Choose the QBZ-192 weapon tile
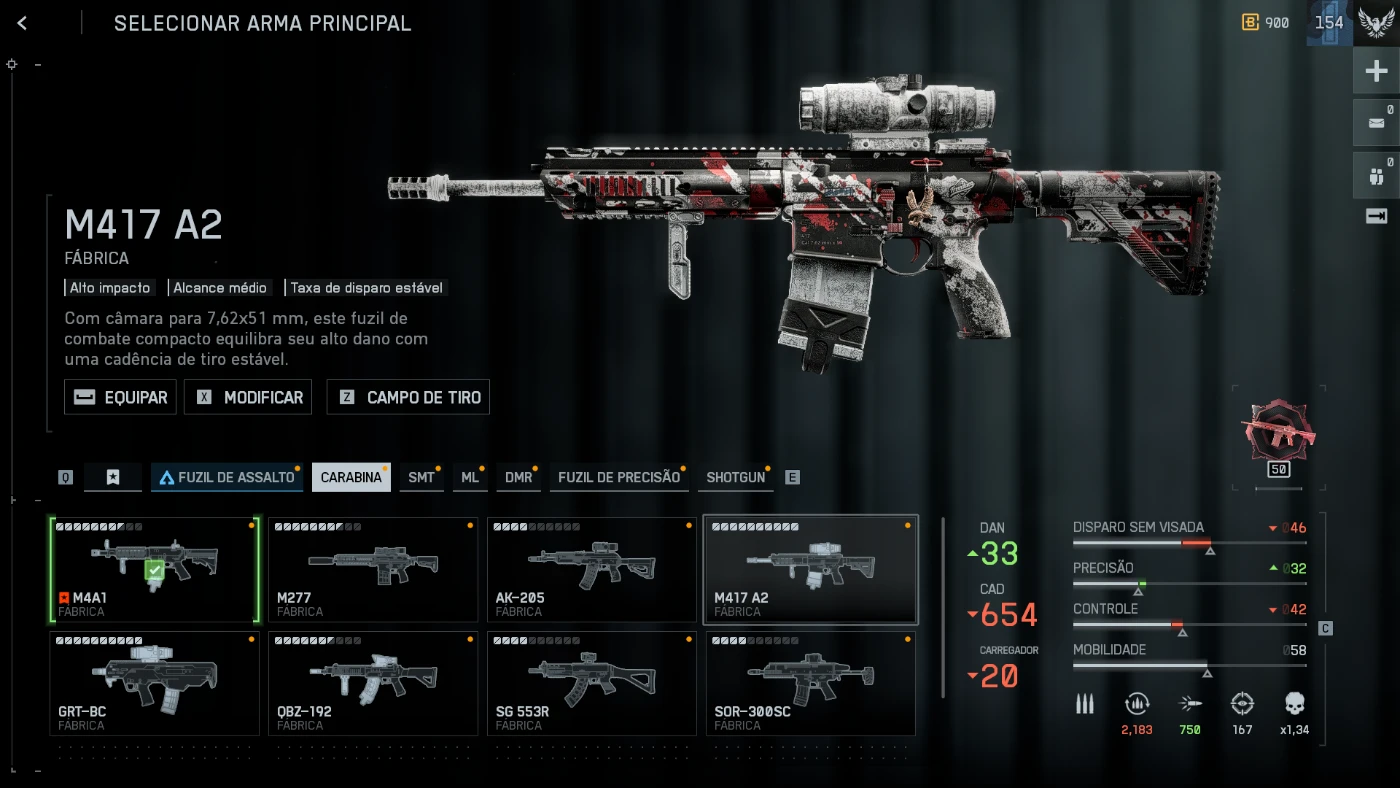The width and height of the screenshot is (1400, 788). point(373,683)
